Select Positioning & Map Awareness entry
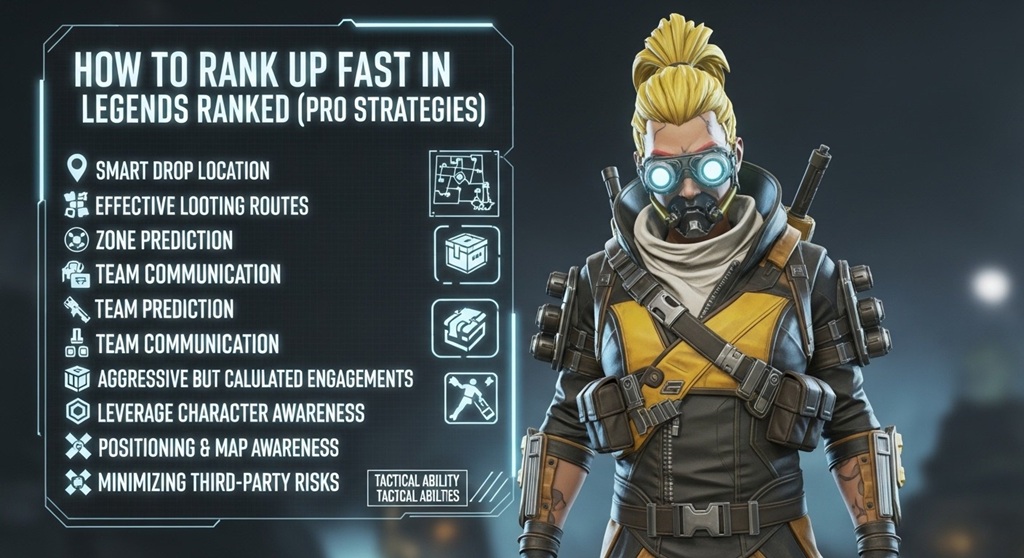The image size is (1024, 558). (218, 447)
